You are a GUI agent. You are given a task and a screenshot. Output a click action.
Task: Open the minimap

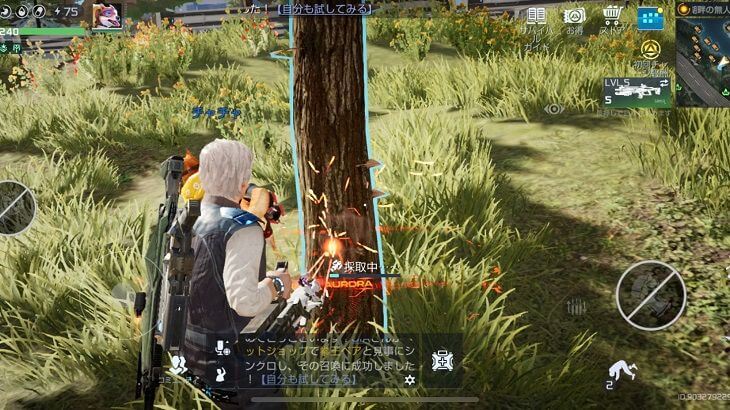[704, 62]
